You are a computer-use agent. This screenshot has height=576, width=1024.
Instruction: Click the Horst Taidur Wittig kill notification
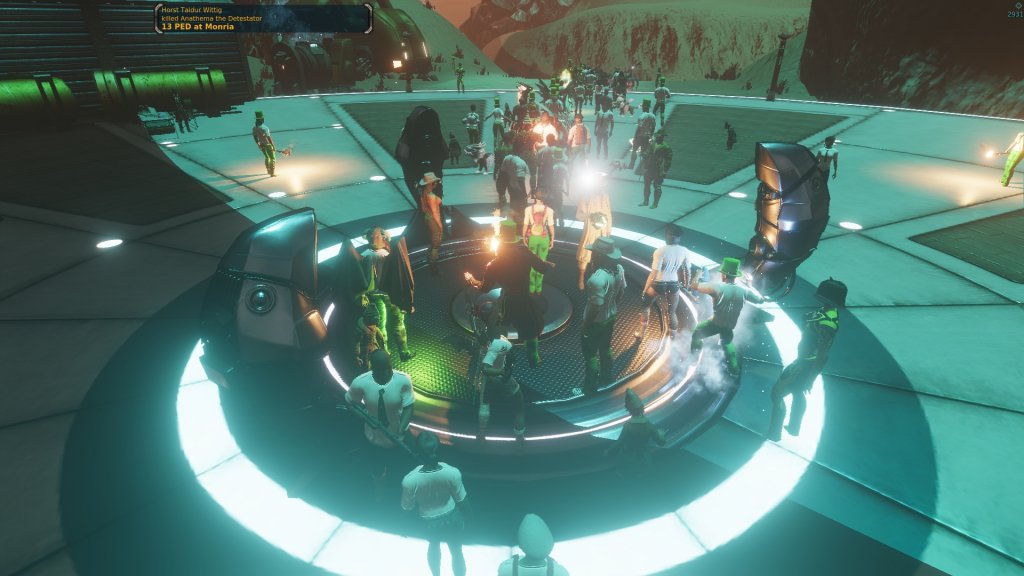point(263,18)
